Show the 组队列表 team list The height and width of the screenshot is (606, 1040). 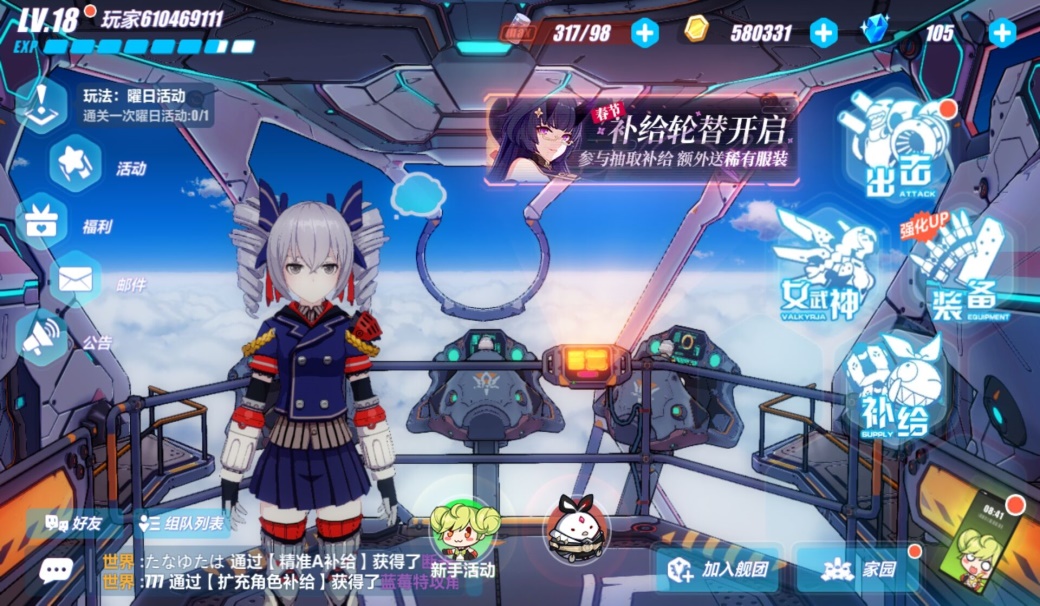182,522
